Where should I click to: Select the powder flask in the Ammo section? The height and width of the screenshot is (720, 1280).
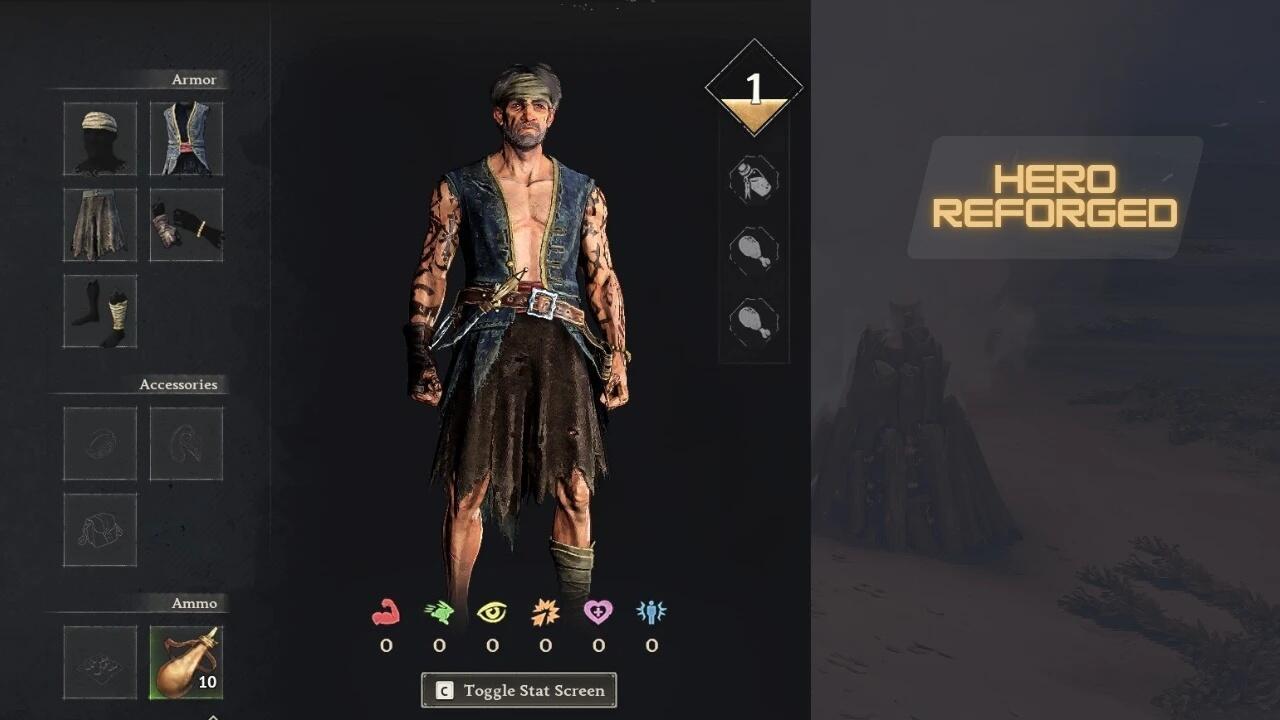point(186,661)
